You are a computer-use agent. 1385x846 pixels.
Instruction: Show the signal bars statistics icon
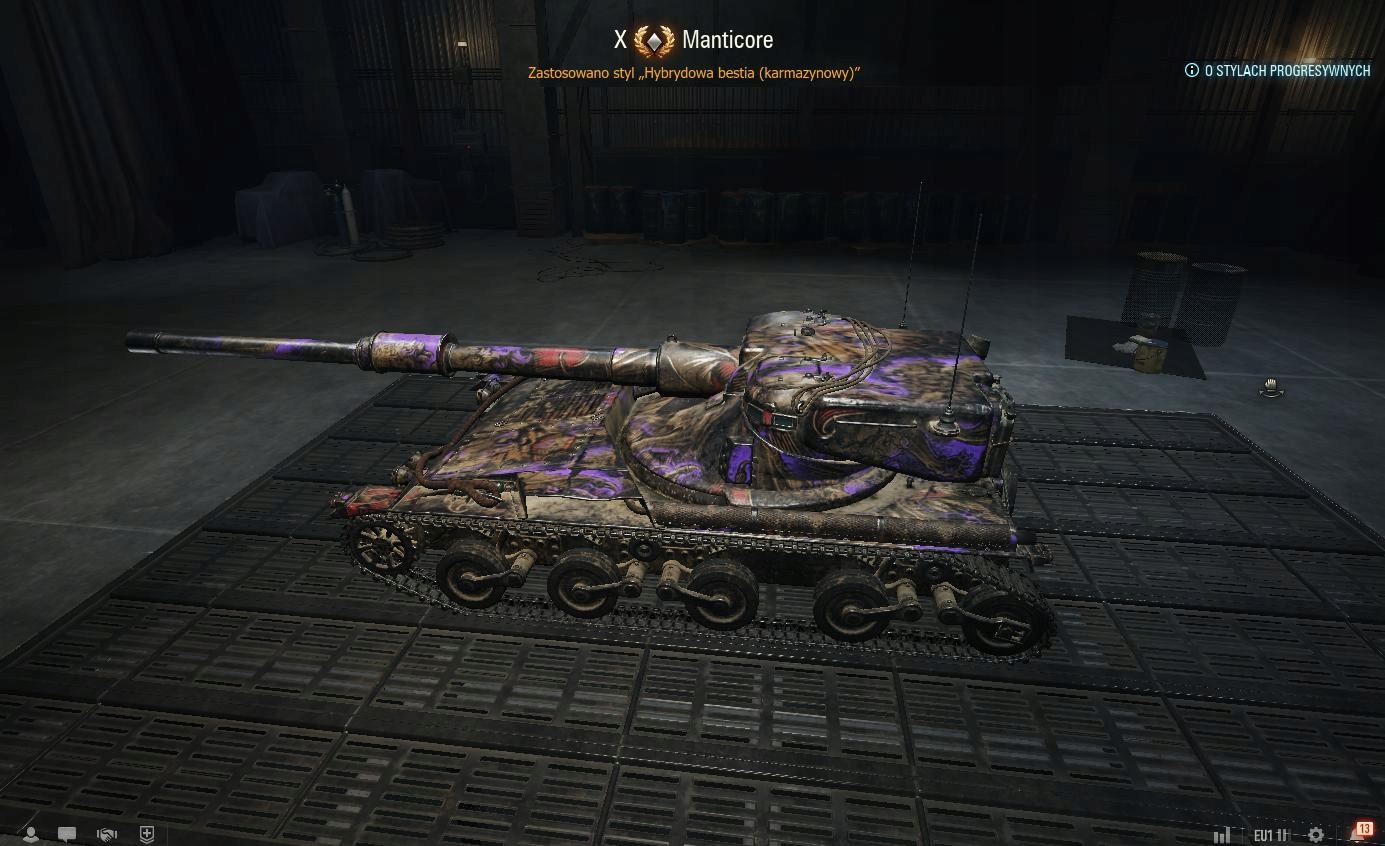point(1222,834)
